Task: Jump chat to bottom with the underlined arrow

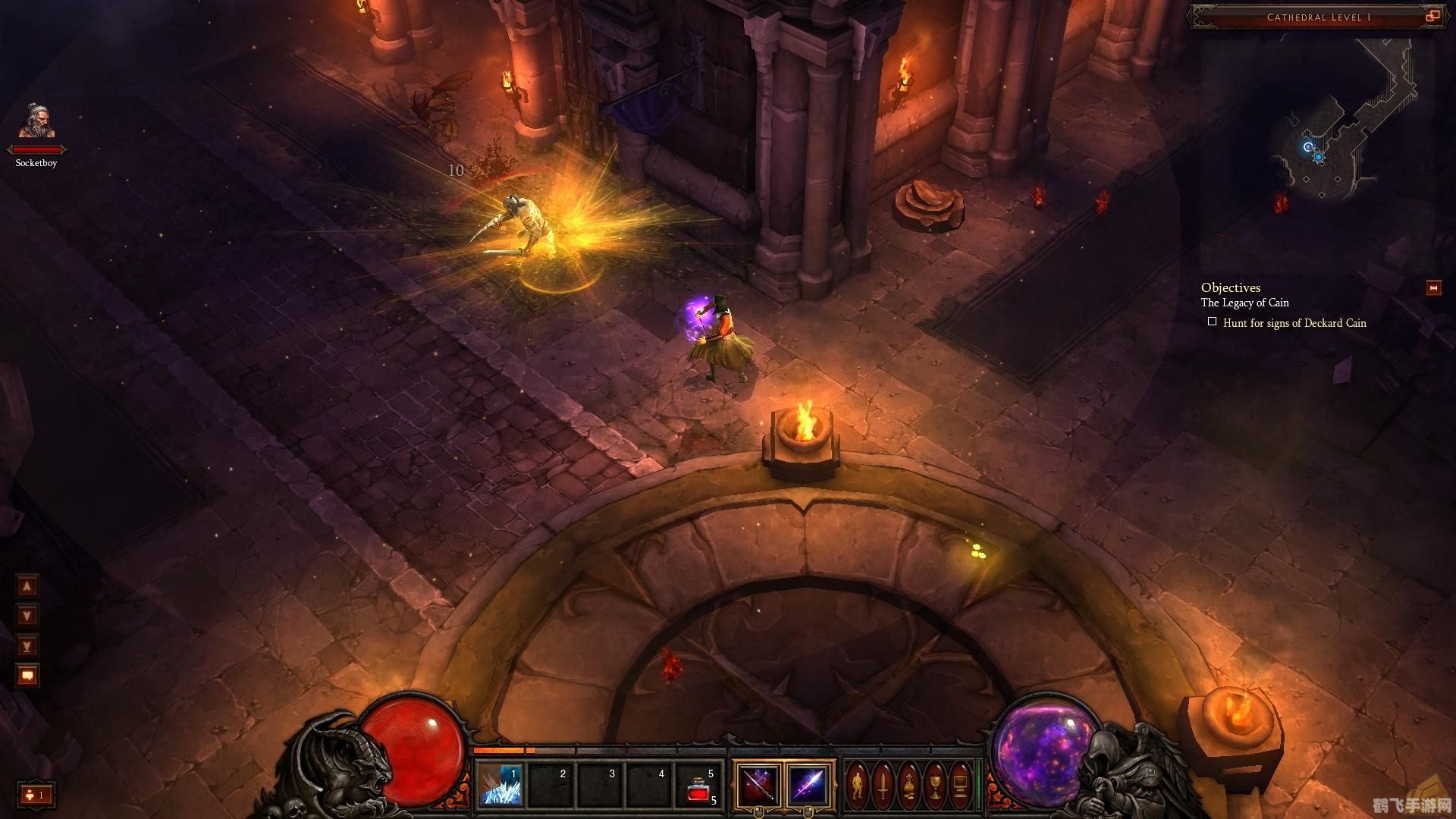Action: [27, 646]
